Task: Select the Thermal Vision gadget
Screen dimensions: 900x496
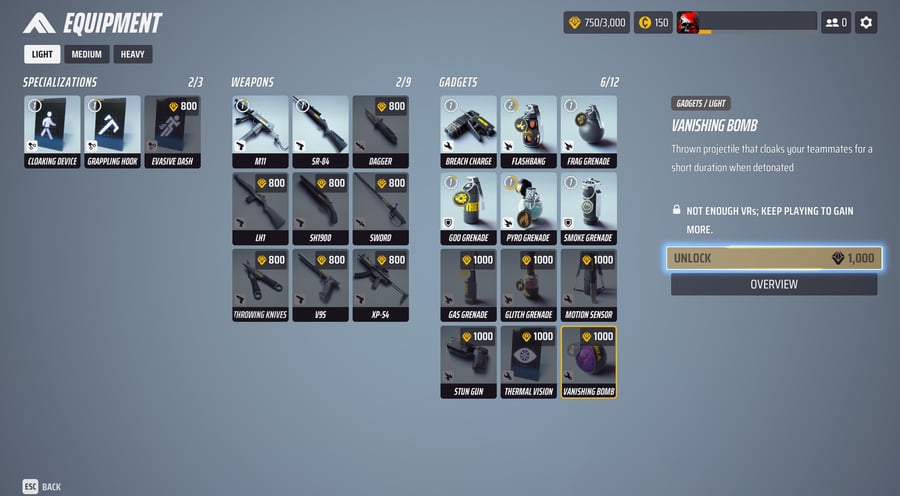Action: point(528,362)
